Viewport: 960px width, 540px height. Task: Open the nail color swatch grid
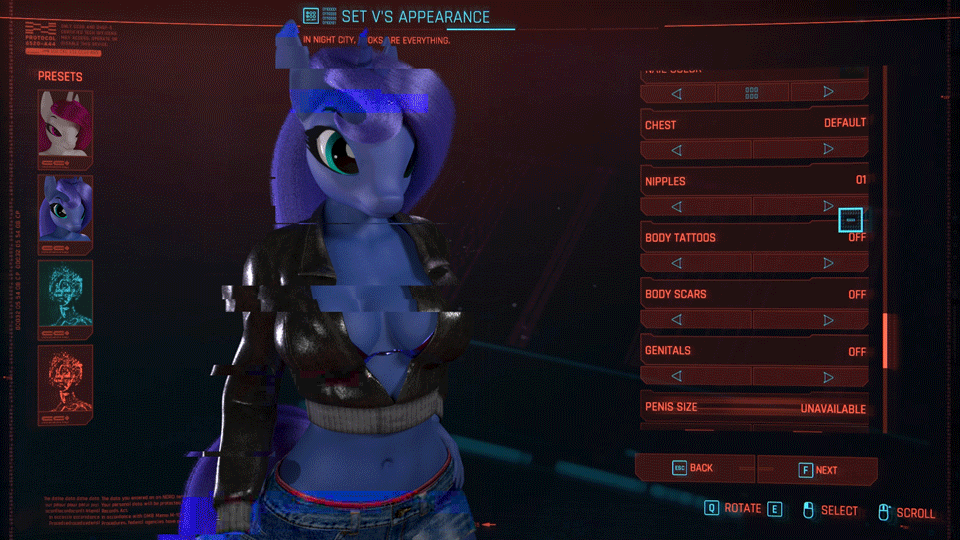click(752, 93)
